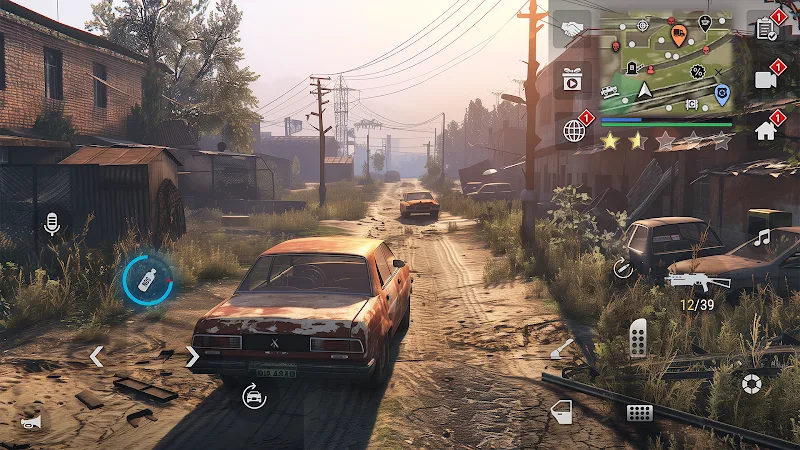Image resolution: width=800 pixels, height=450 pixels.
Task: Tap the gas accelerator pedal
Action: [x=637, y=338]
